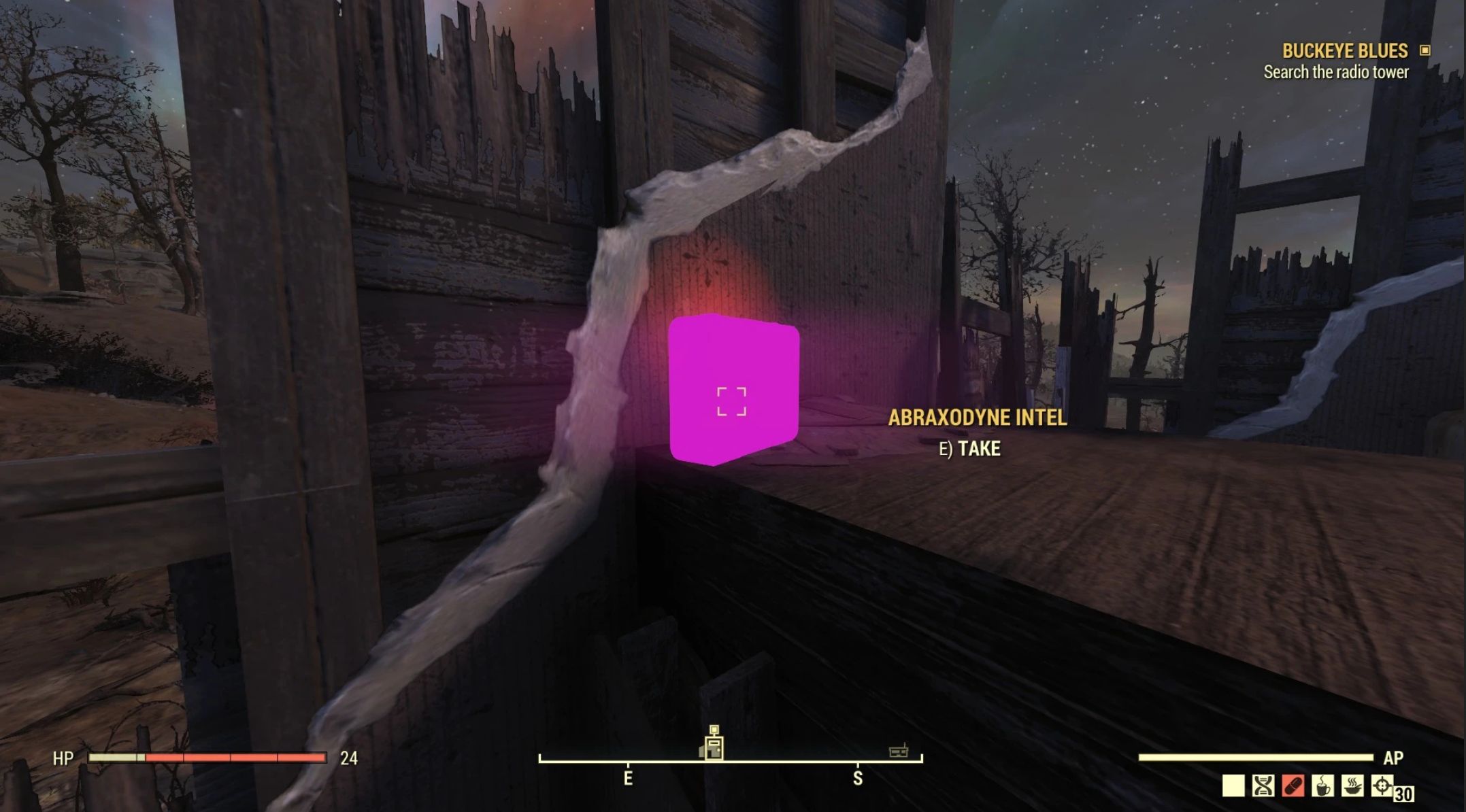
Task: Click the radio marker on the compass
Action: [x=899, y=751]
